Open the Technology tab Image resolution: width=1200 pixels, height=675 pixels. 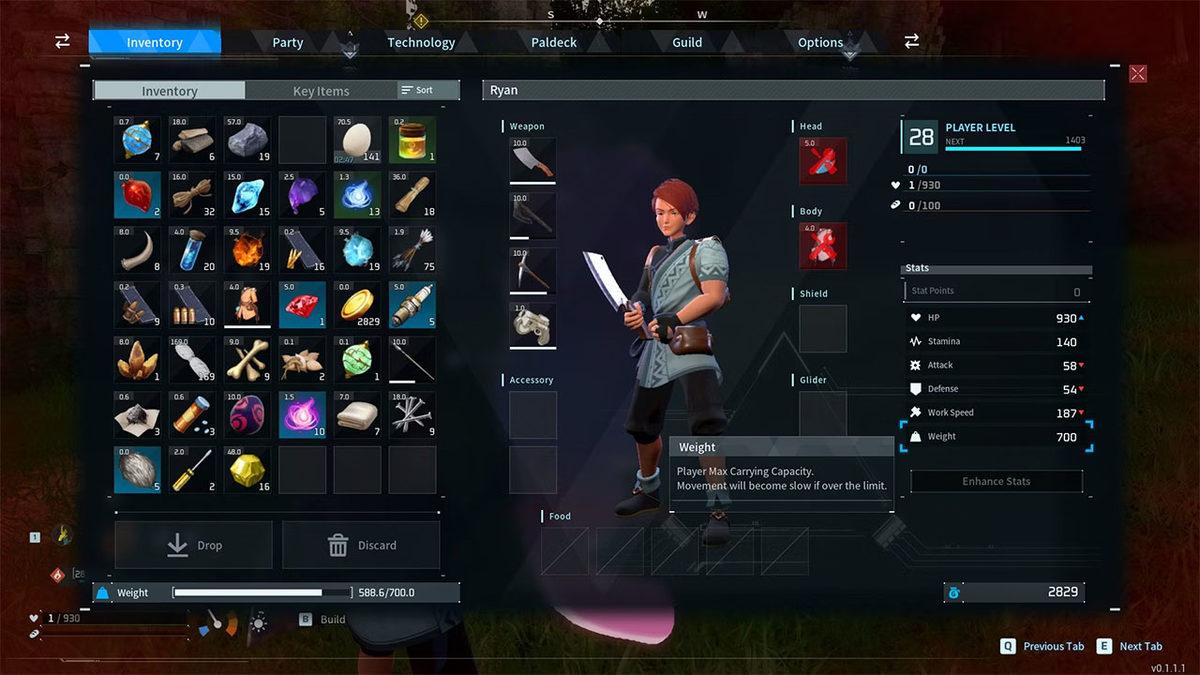421,42
